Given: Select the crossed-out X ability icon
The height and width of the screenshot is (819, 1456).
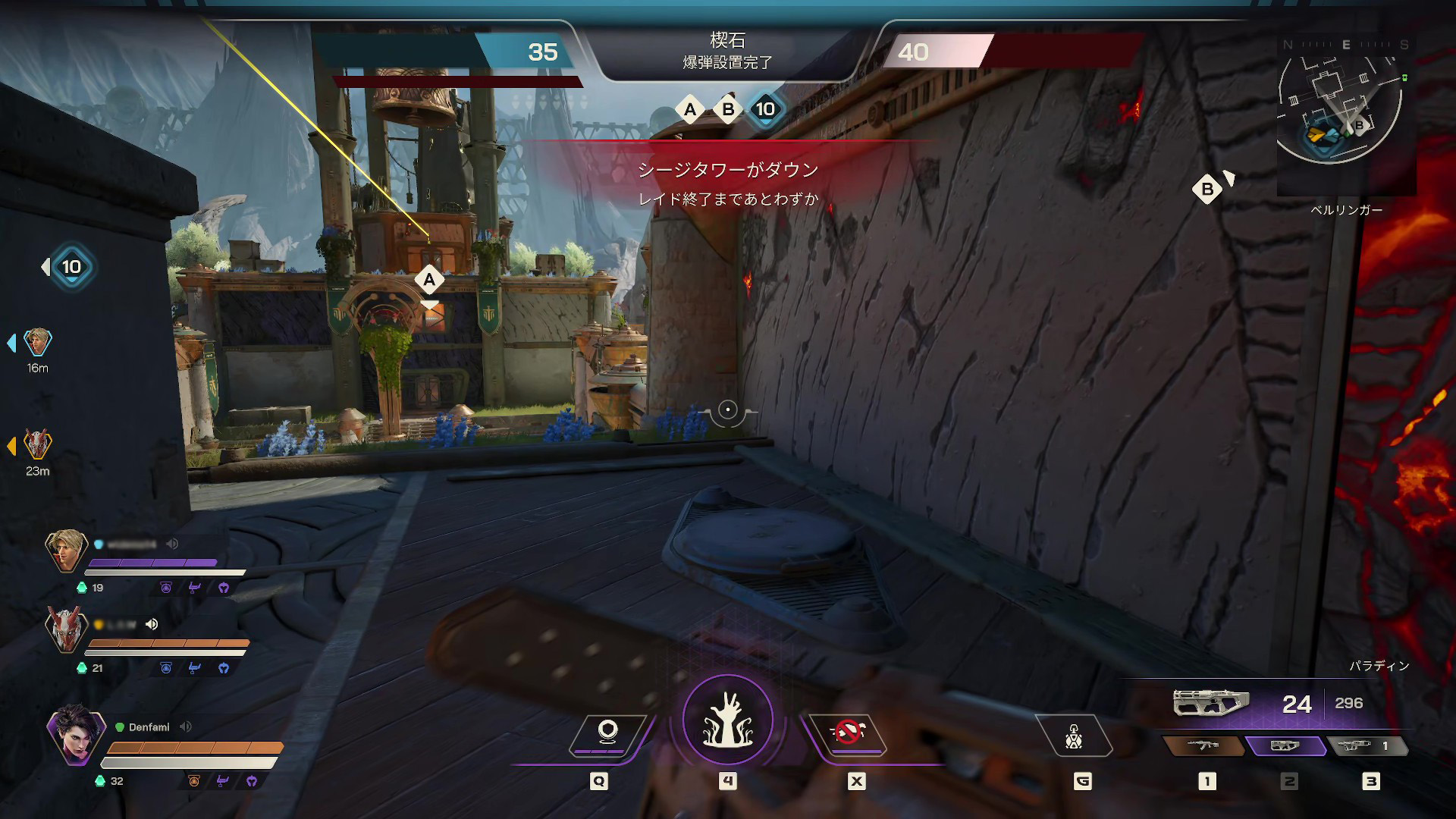Looking at the screenshot, I should (x=848, y=734).
